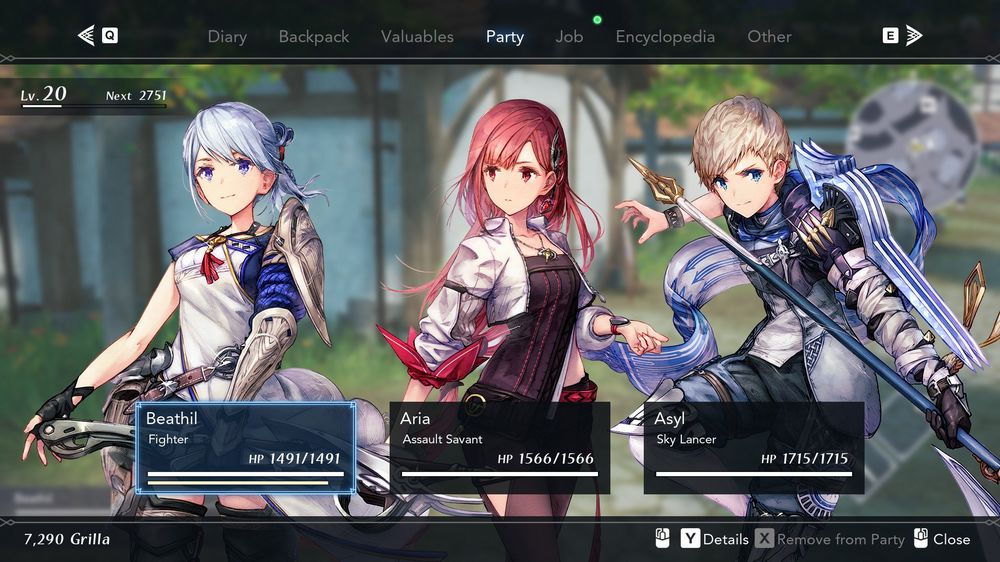
Task: Select Beathil the Fighter card
Action: 245,448
